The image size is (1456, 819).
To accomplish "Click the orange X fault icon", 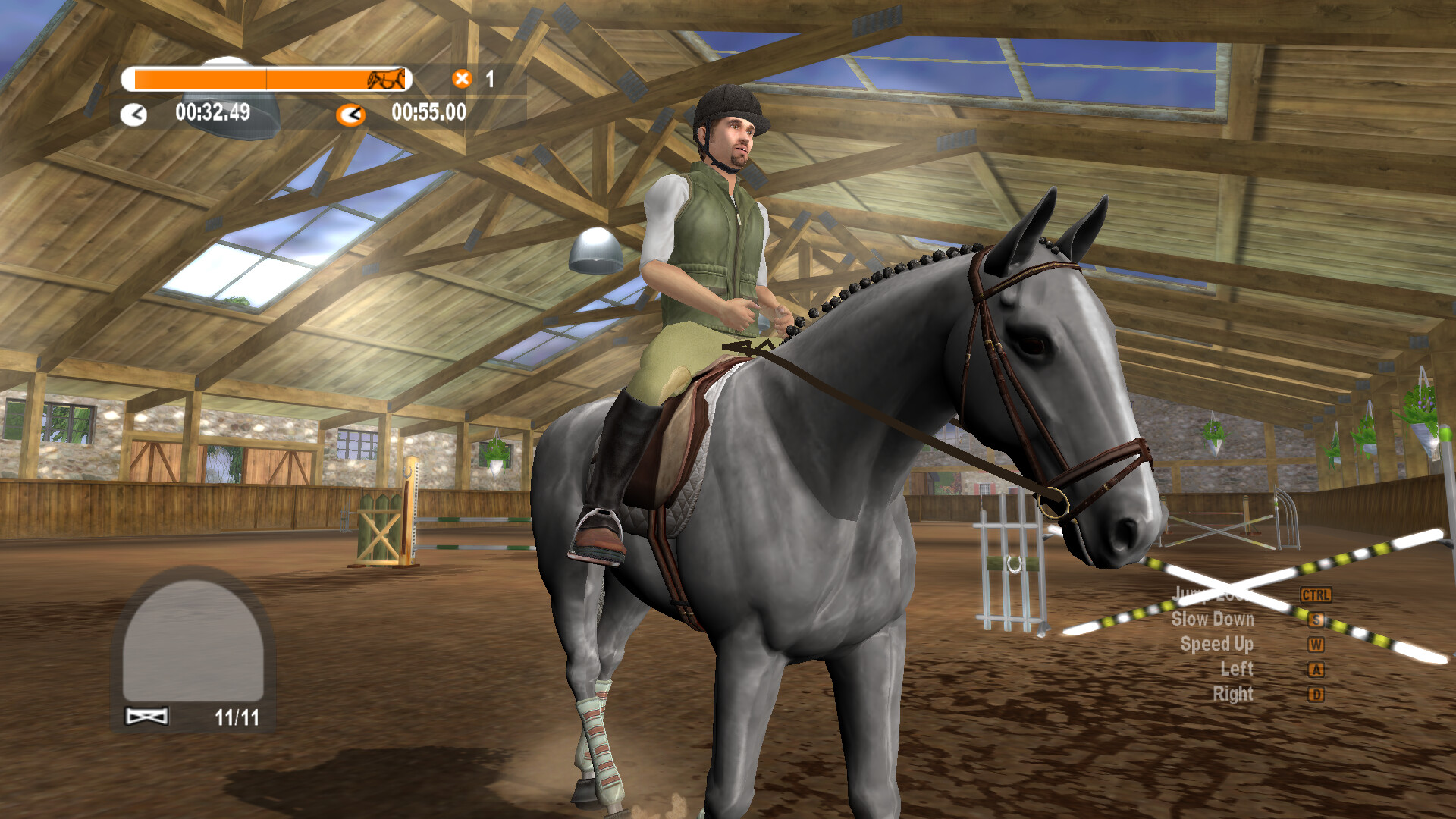I will click(461, 77).
